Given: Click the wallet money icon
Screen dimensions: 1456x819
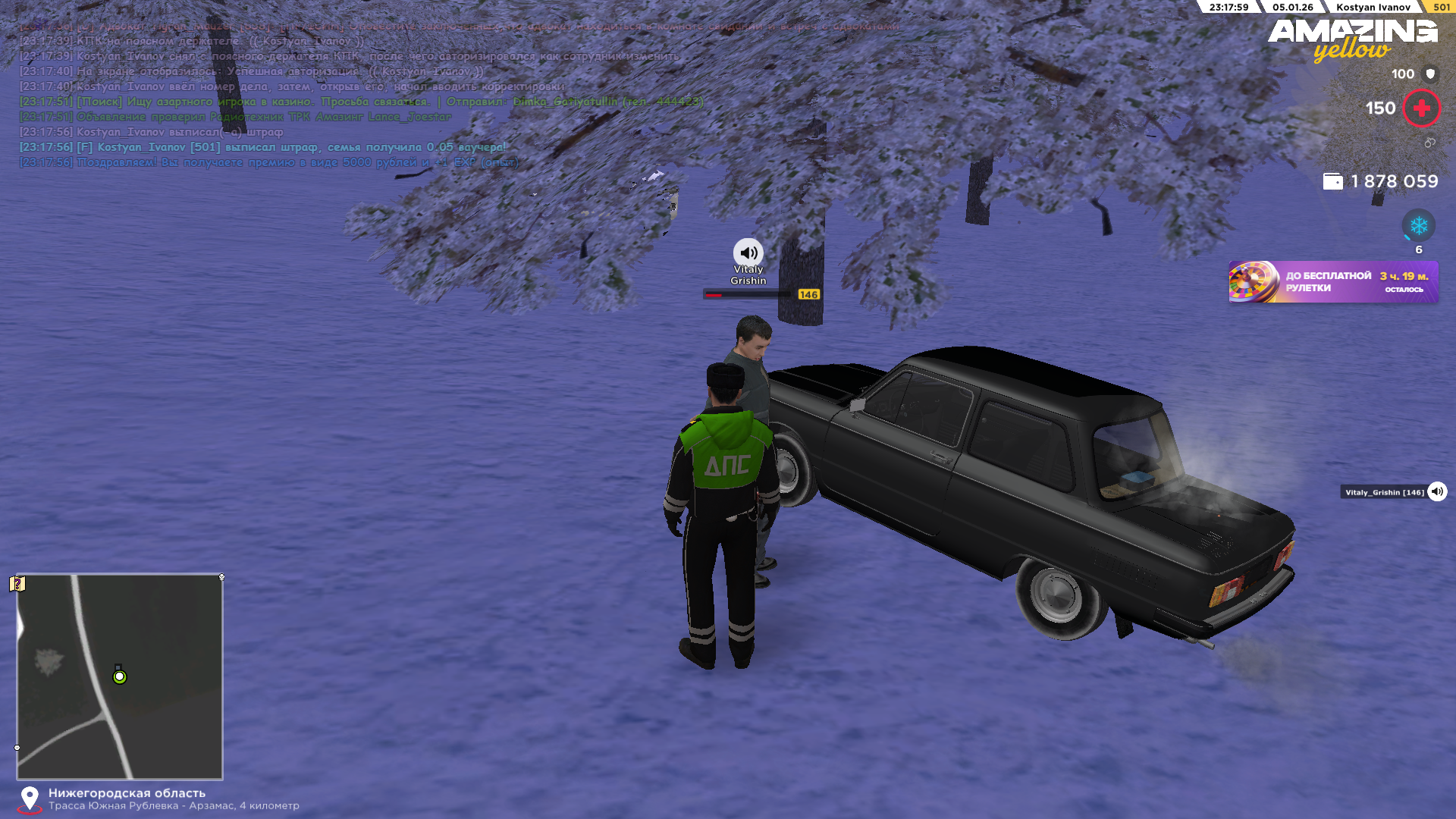Looking at the screenshot, I should (1332, 182).
